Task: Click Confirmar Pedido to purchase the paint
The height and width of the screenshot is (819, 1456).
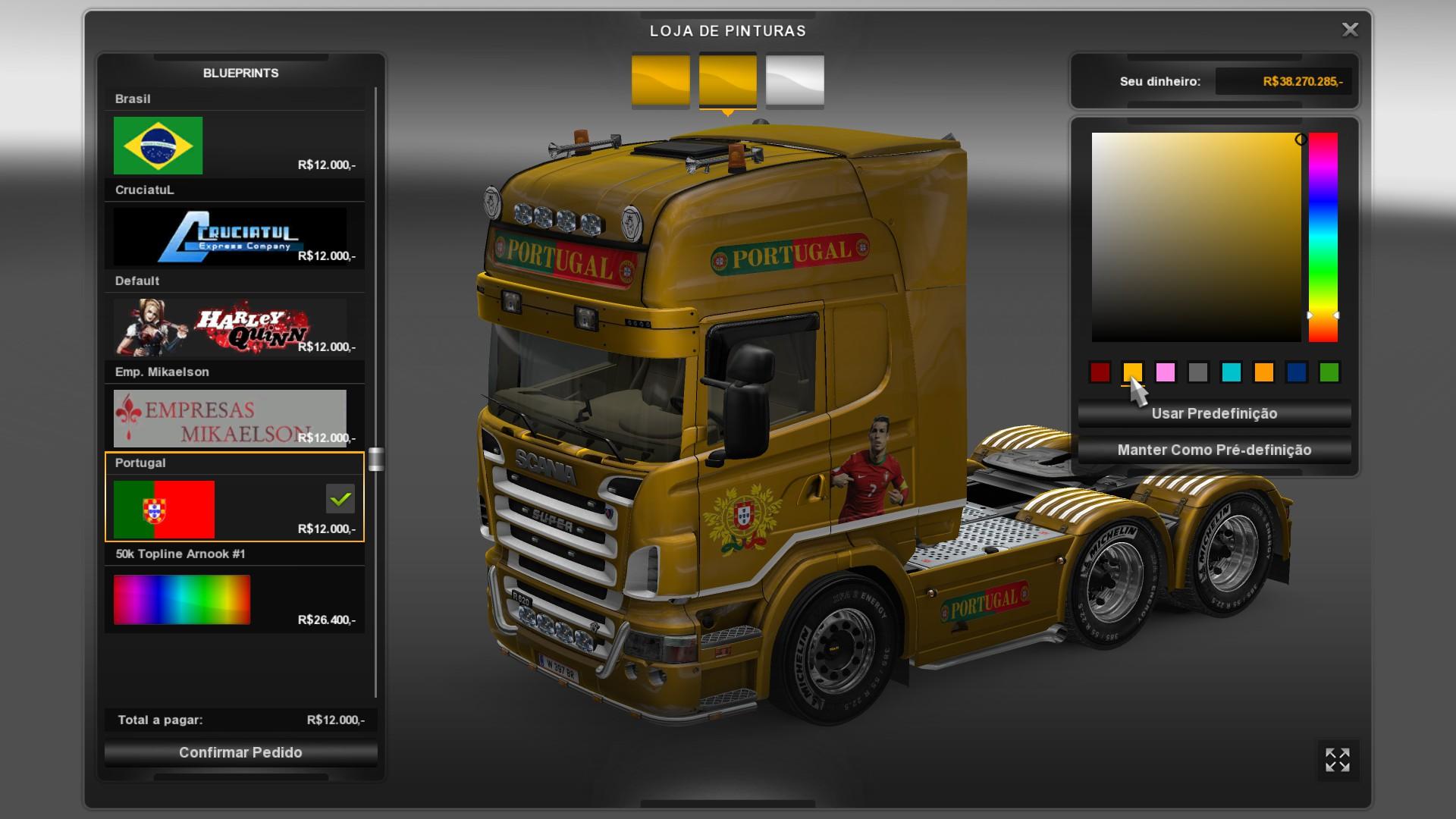Action: pyautogui.click(x=240, y=752)
